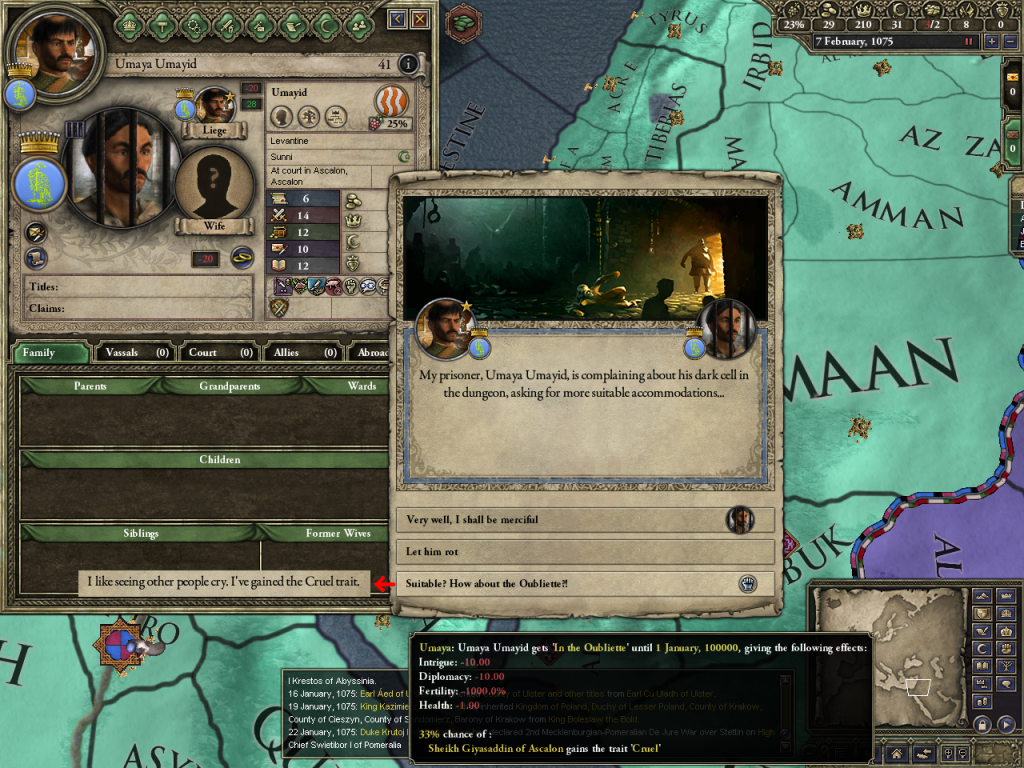1024x768 pixels.
Task: Open the Court tab
Action: [x=220, y=352]
